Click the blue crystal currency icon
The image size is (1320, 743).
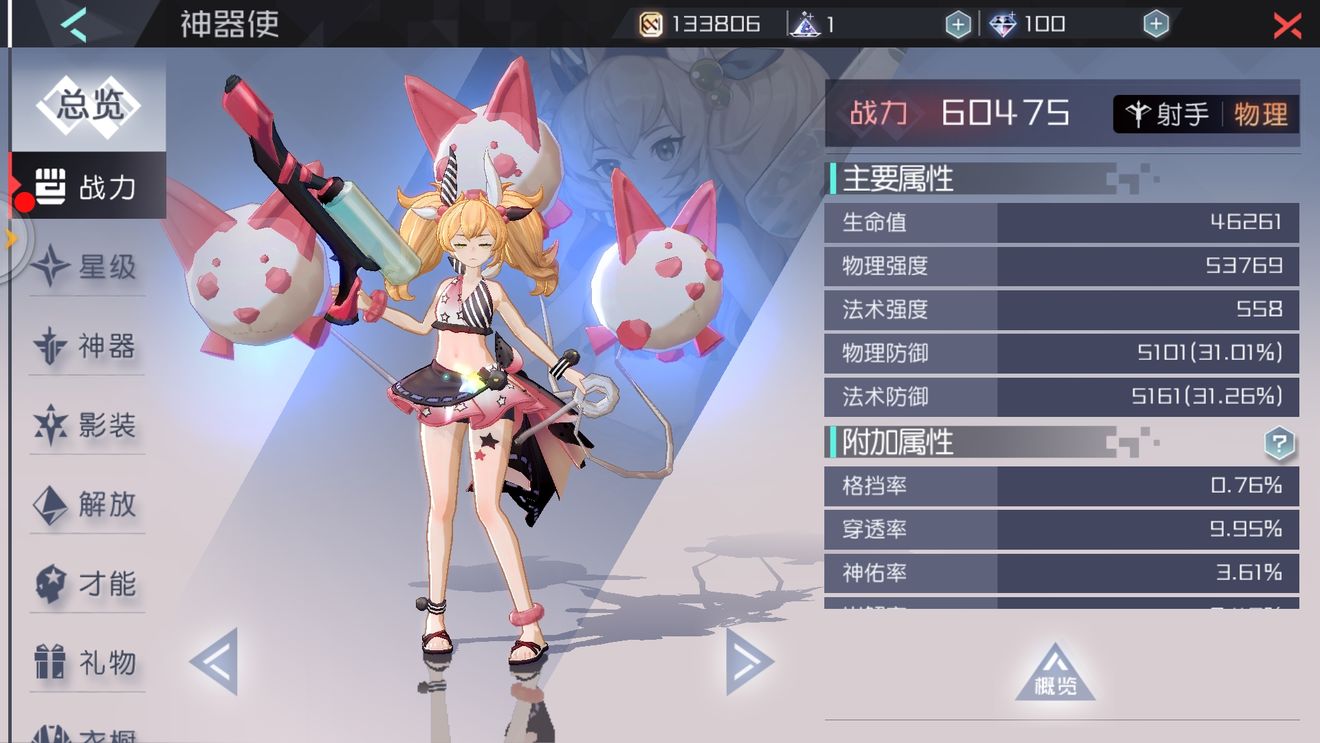click(x=1005, y=23)
